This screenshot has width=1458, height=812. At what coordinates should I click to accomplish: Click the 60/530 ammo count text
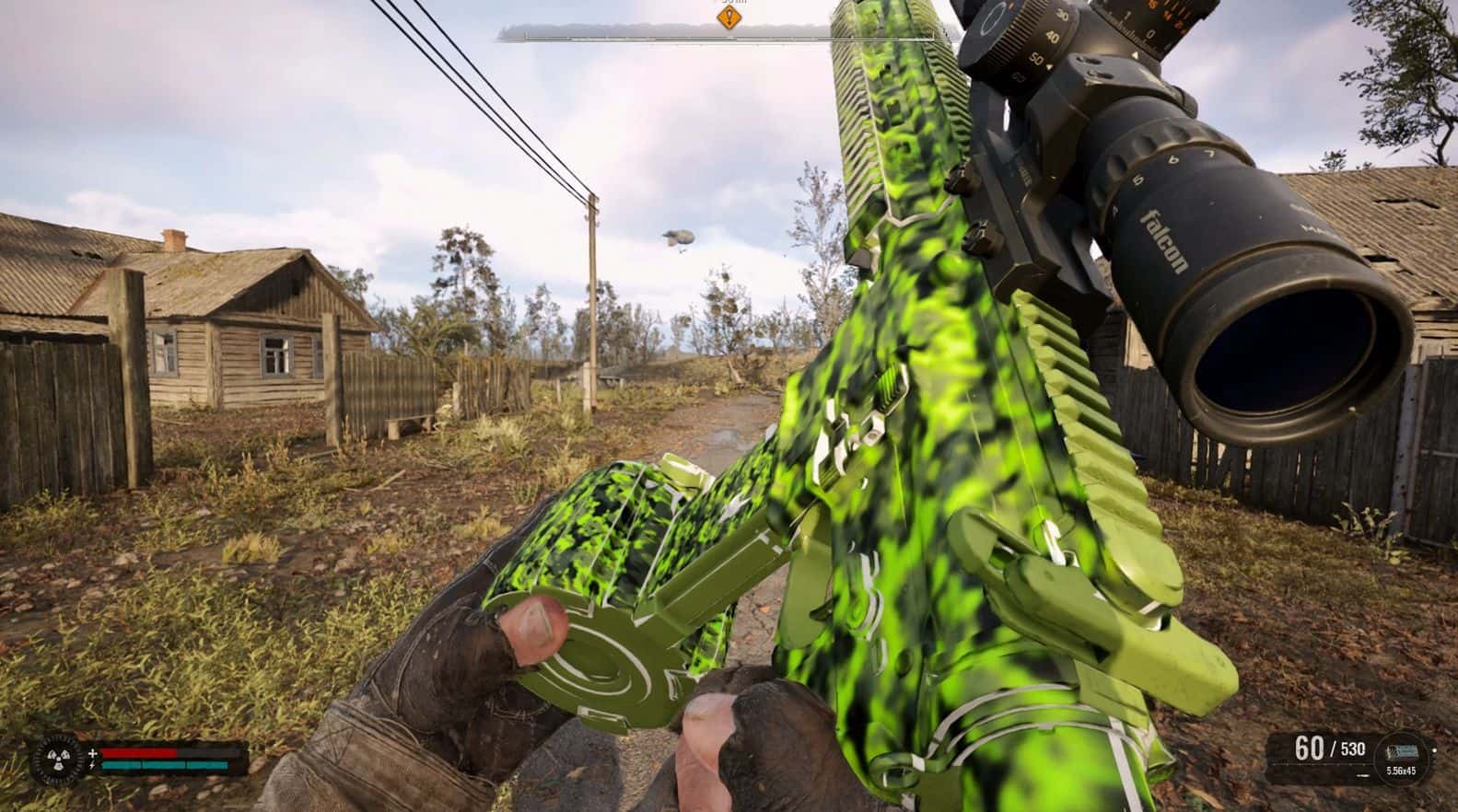(1330, 748)
